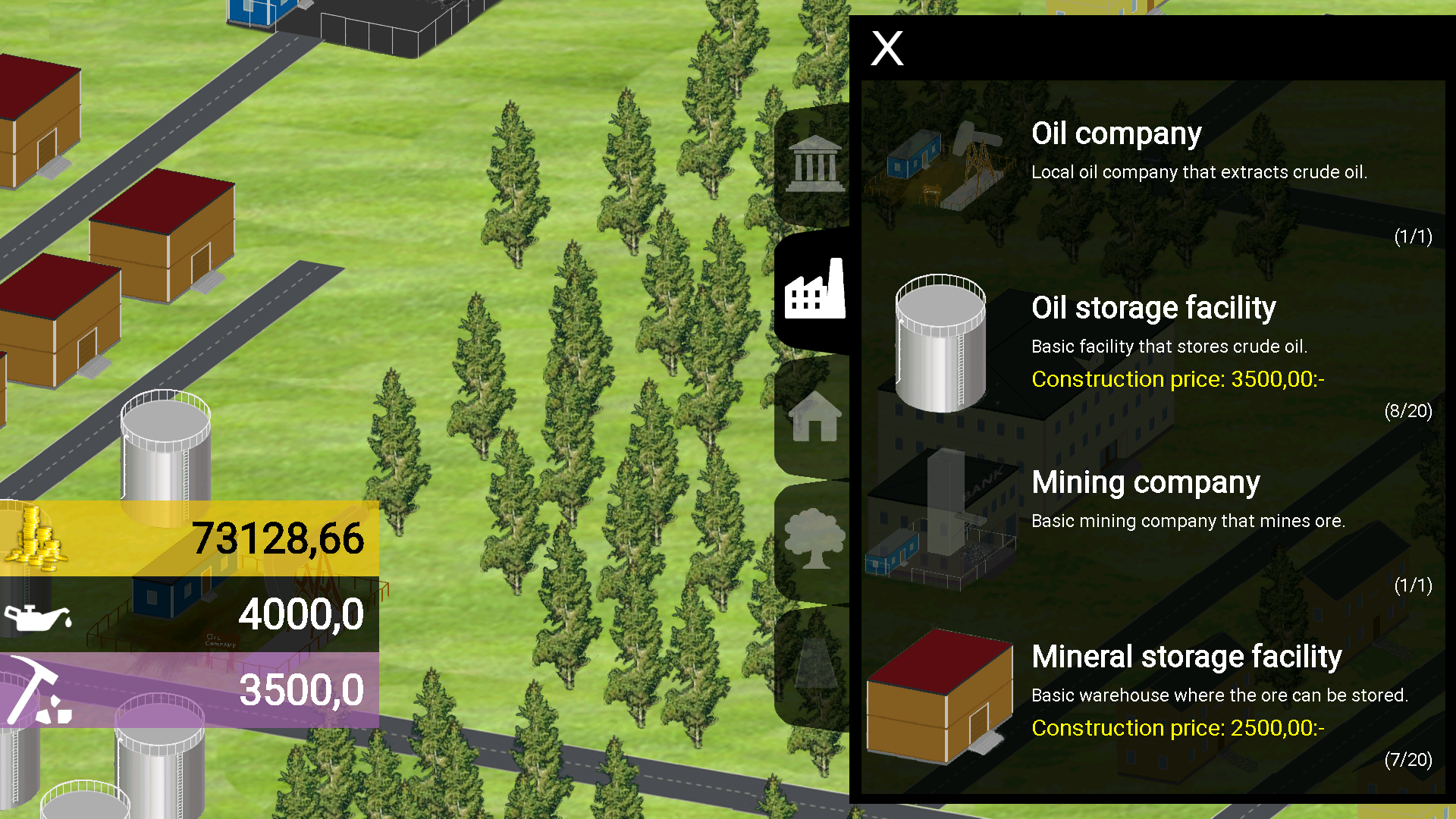Viewport: 1456px width, 819px height.
Task: Close the build menu with the X
Action: pyautogui.click(x=886, y=49)
